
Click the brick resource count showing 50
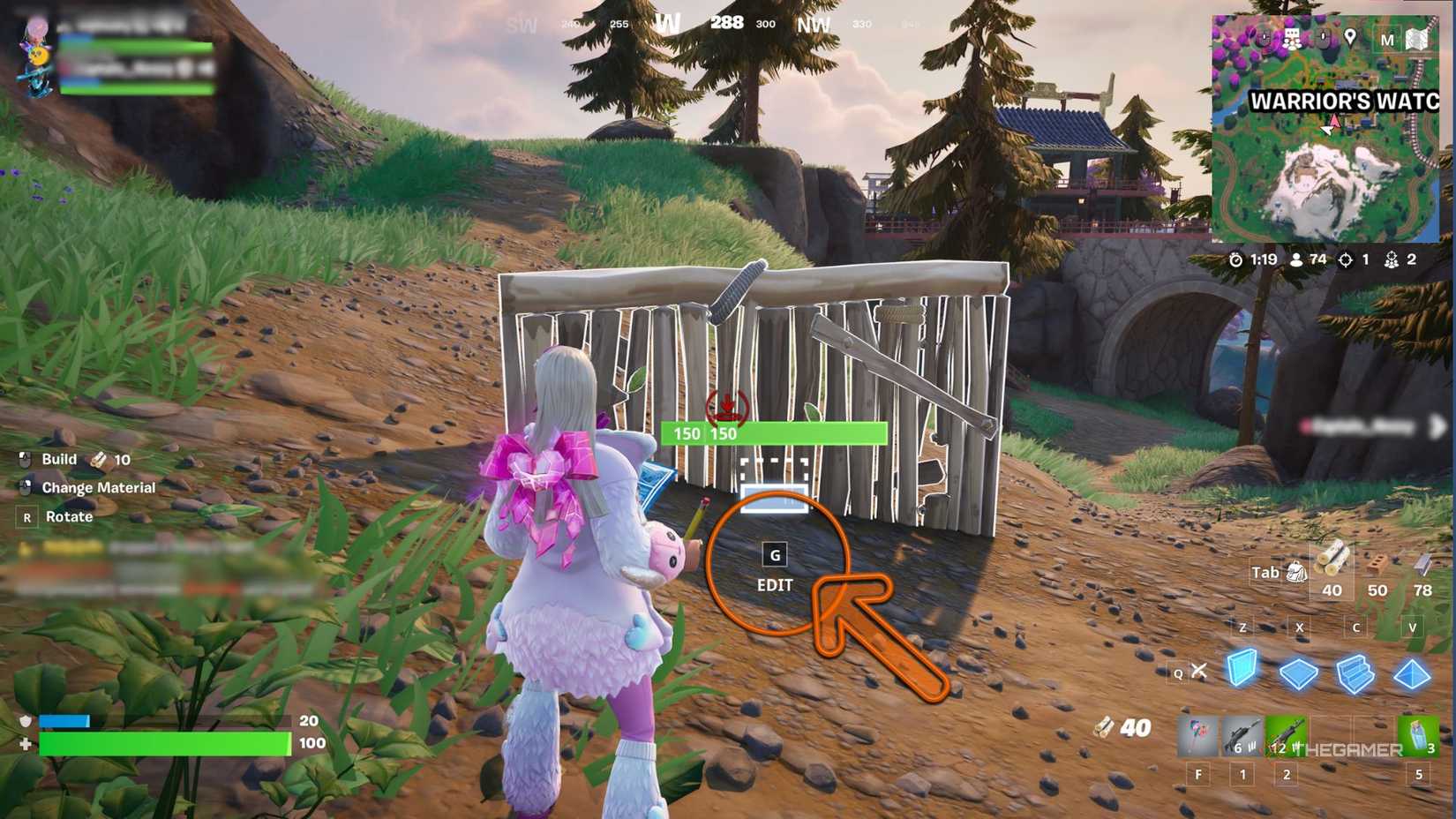[x=1378, y=589]
